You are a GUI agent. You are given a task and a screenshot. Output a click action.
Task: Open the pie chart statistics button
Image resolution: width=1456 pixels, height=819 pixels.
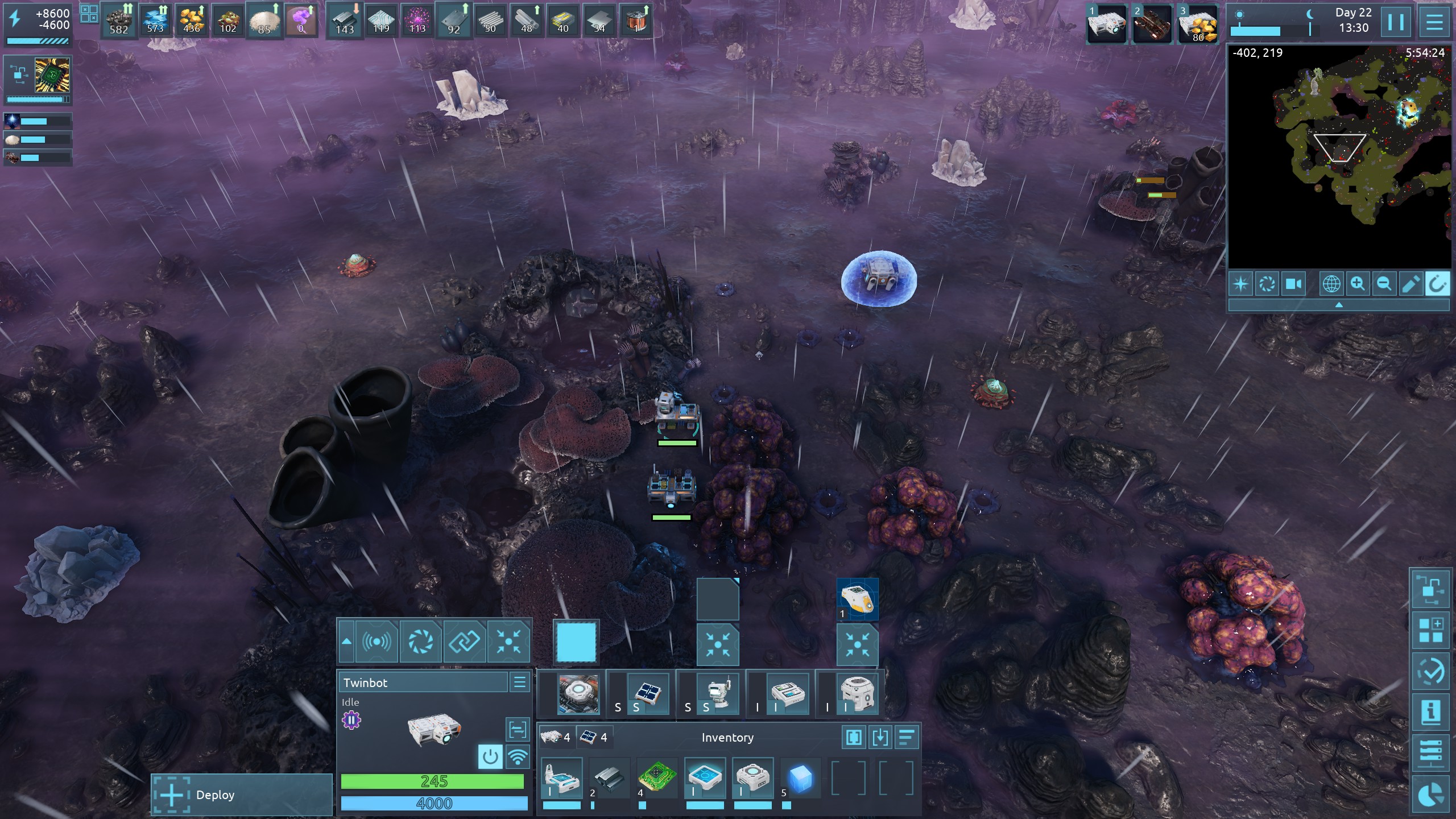tap(1430, 795)
